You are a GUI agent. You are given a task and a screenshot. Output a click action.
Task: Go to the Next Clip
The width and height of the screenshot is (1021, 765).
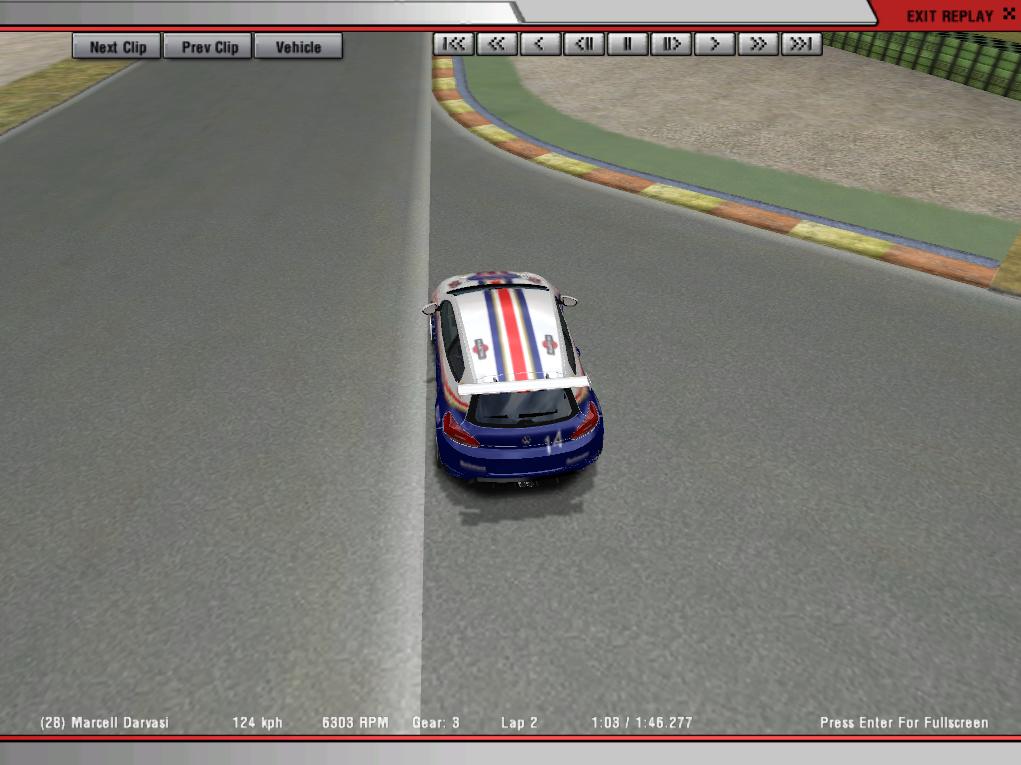click(x=117, y=47)
